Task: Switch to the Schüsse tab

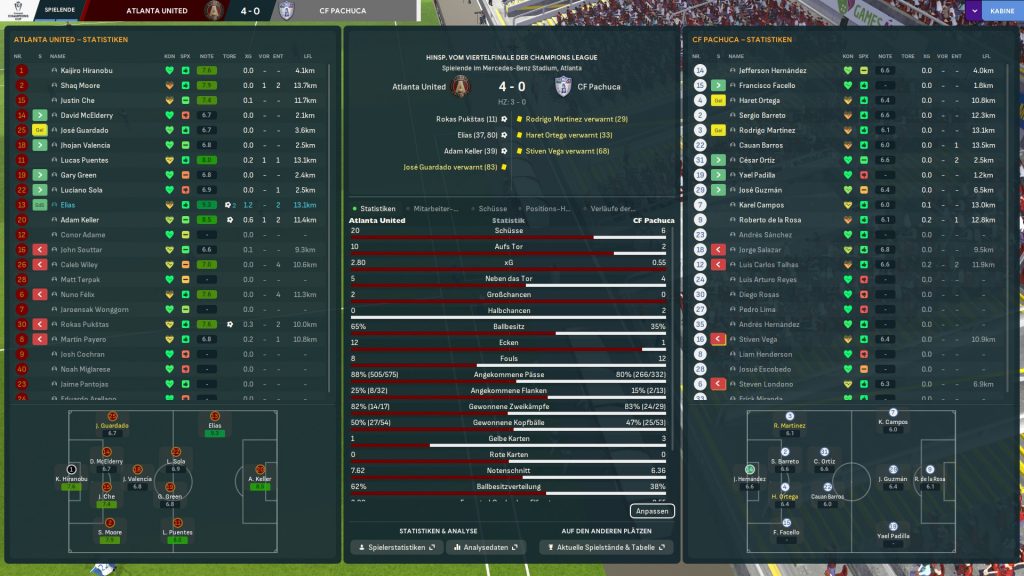Action: coord(493,209)
